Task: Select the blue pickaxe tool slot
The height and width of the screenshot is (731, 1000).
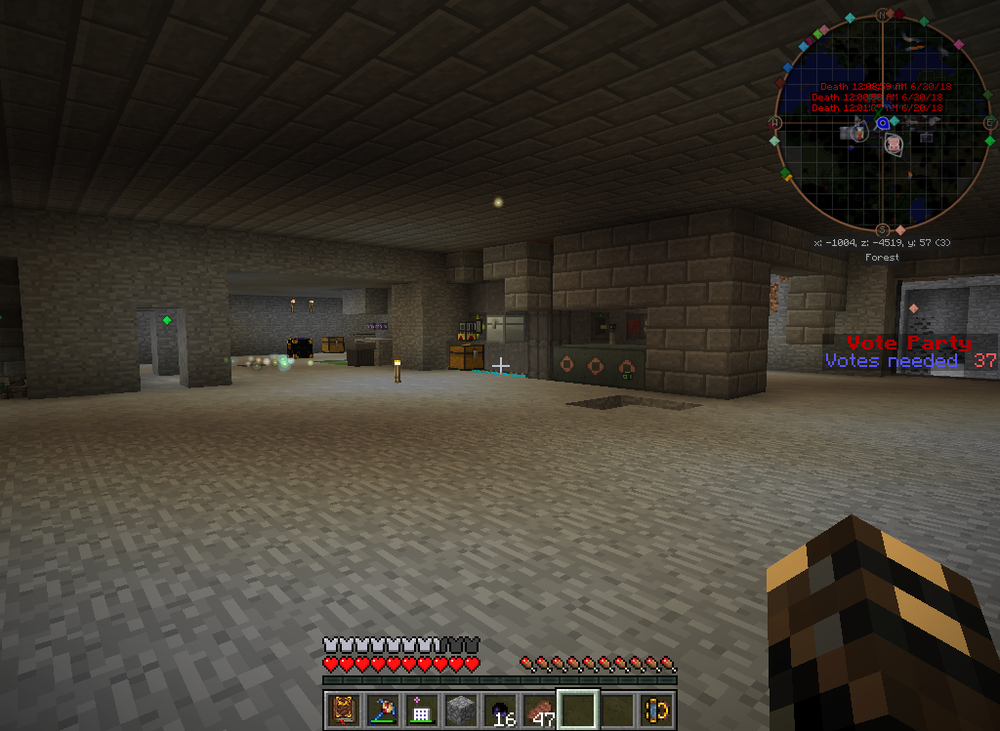Action: [383, 709]
